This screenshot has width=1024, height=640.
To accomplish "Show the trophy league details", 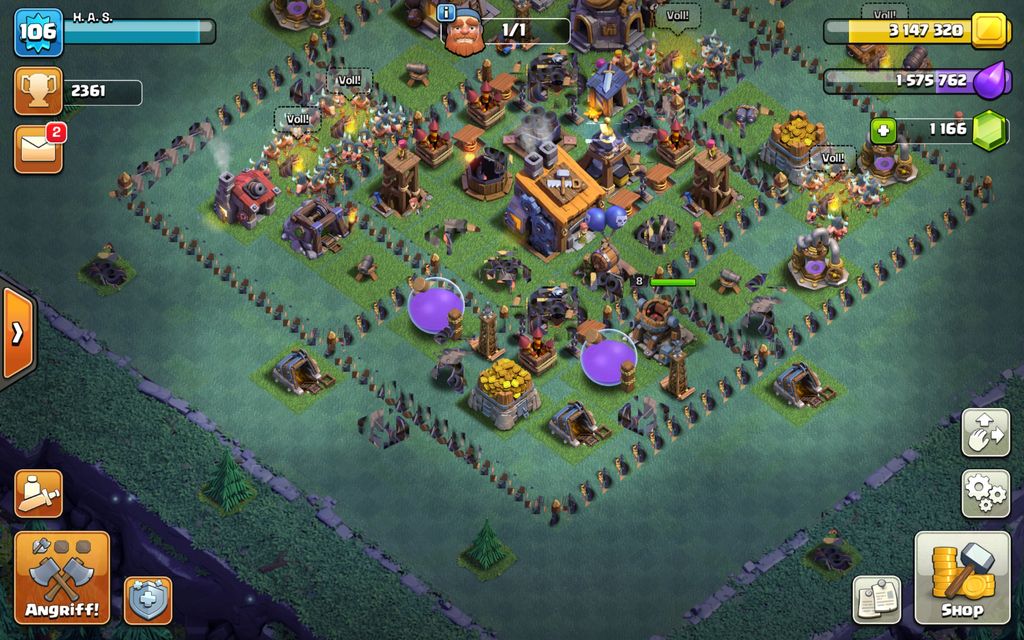I will click(38, 92).
